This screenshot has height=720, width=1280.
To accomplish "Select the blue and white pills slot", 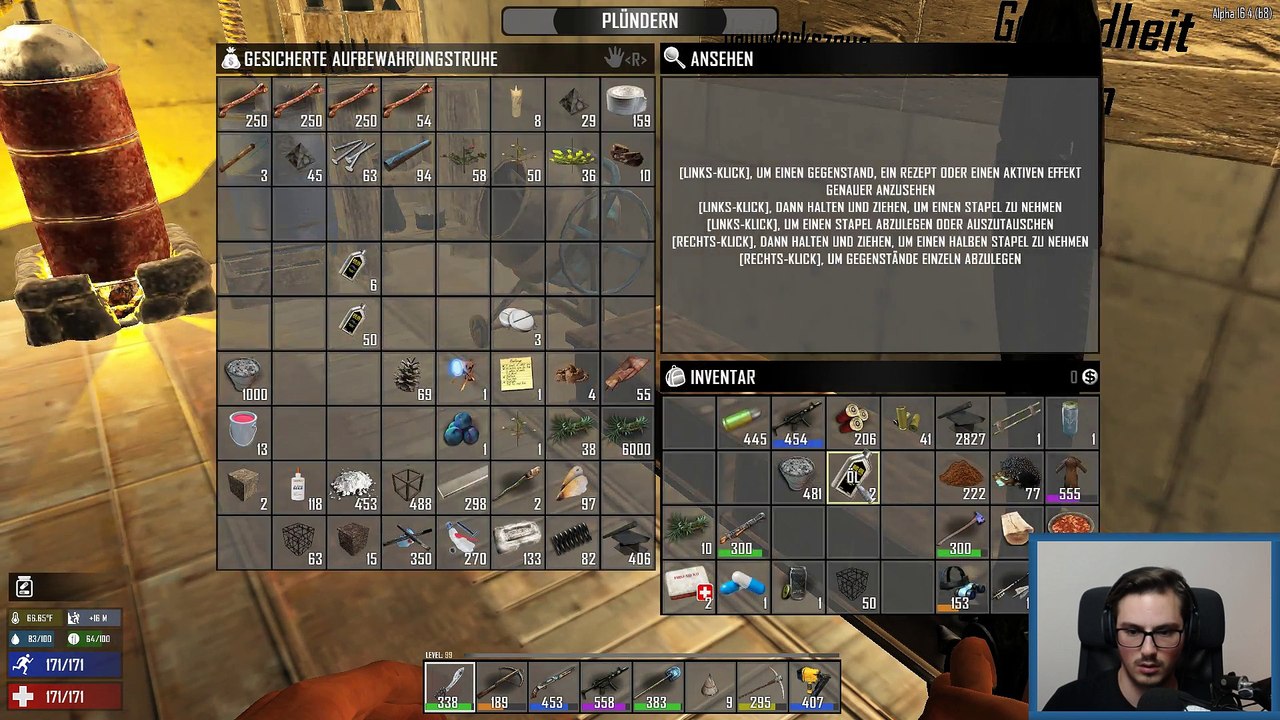I will (743, 587).
